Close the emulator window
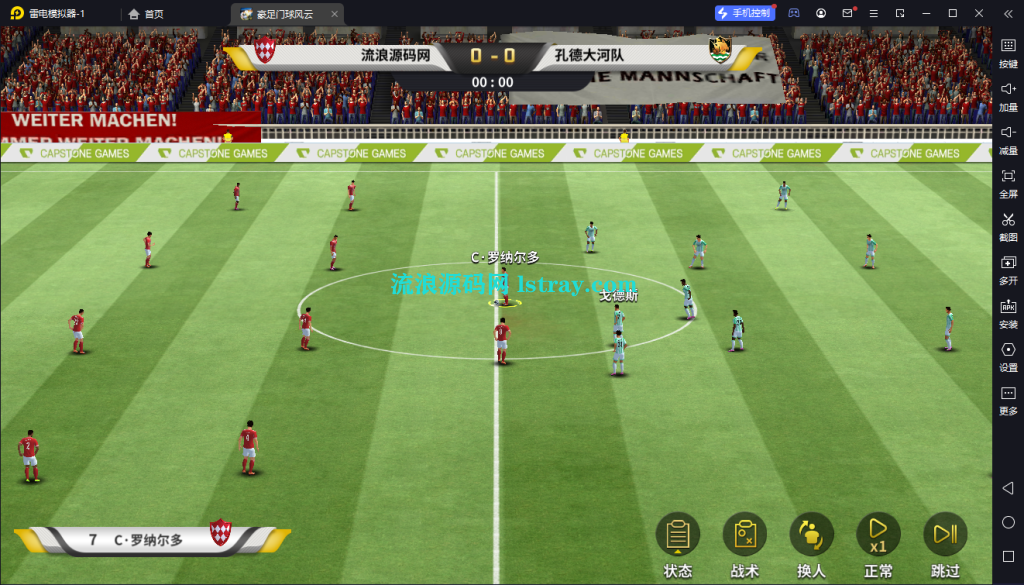The width and height of the screenshot is (1024, 585). [x=979, y=13]
